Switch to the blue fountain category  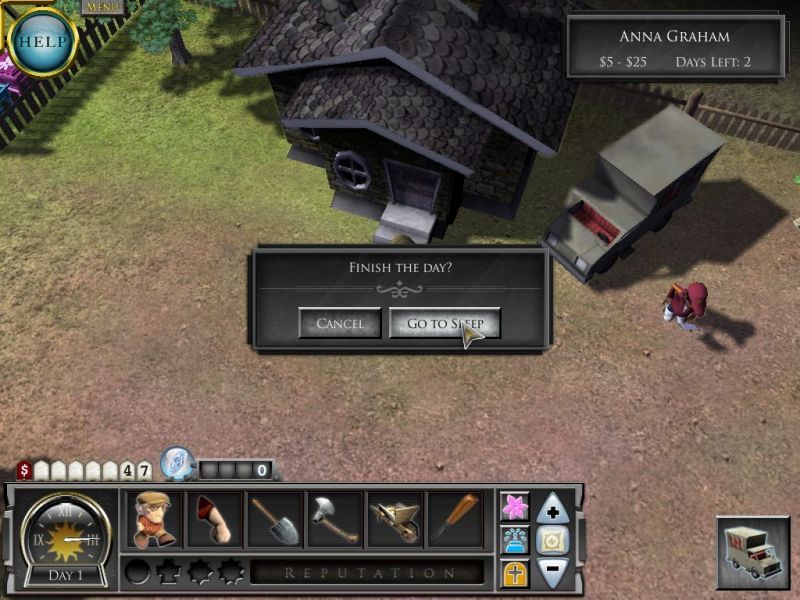pyautogui.click(x=515, y=541)
